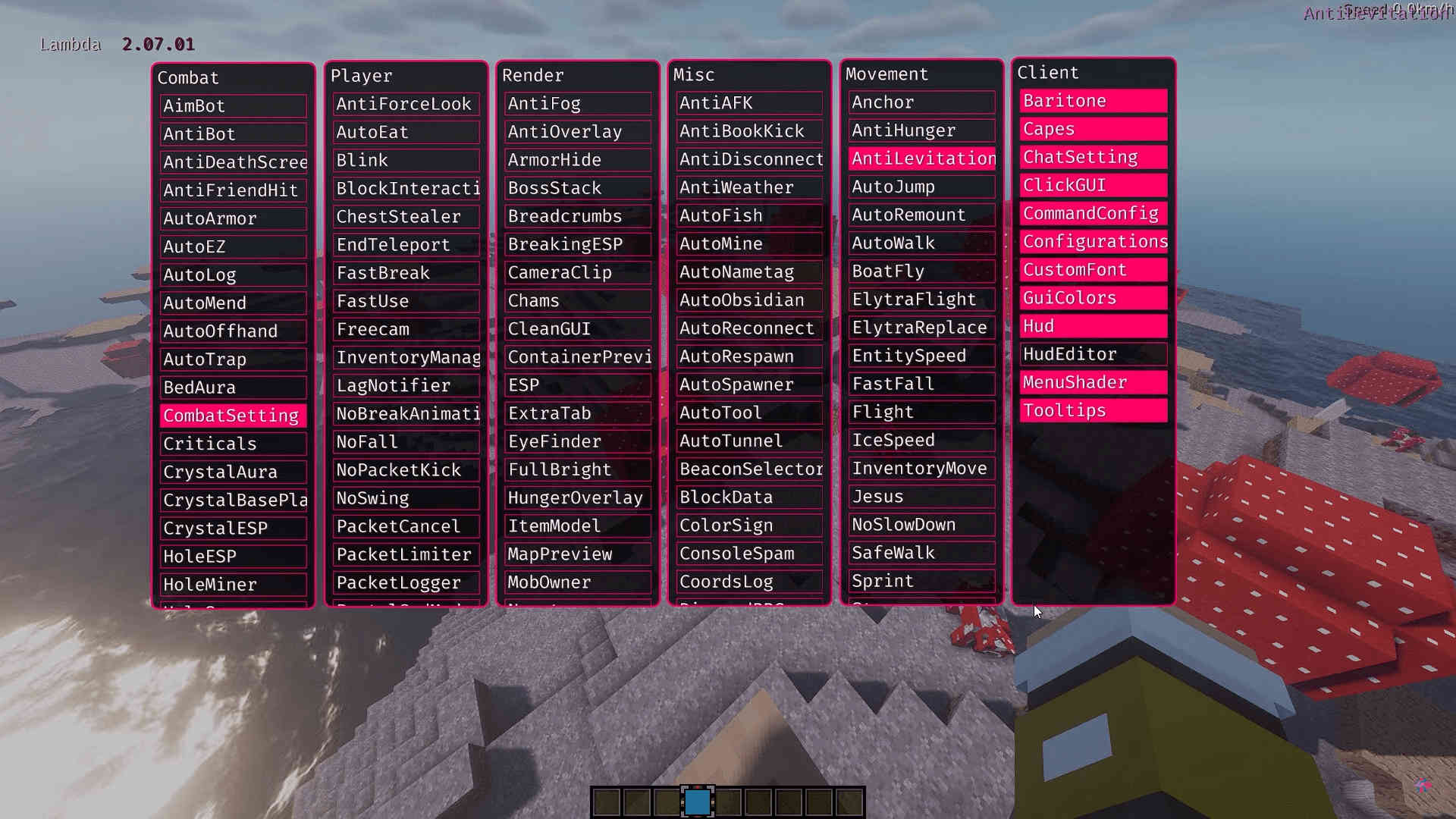Viewport: 1456px width, 819px height.
Task: Click the Combat panel header
Action: click(x=188, y=77)
